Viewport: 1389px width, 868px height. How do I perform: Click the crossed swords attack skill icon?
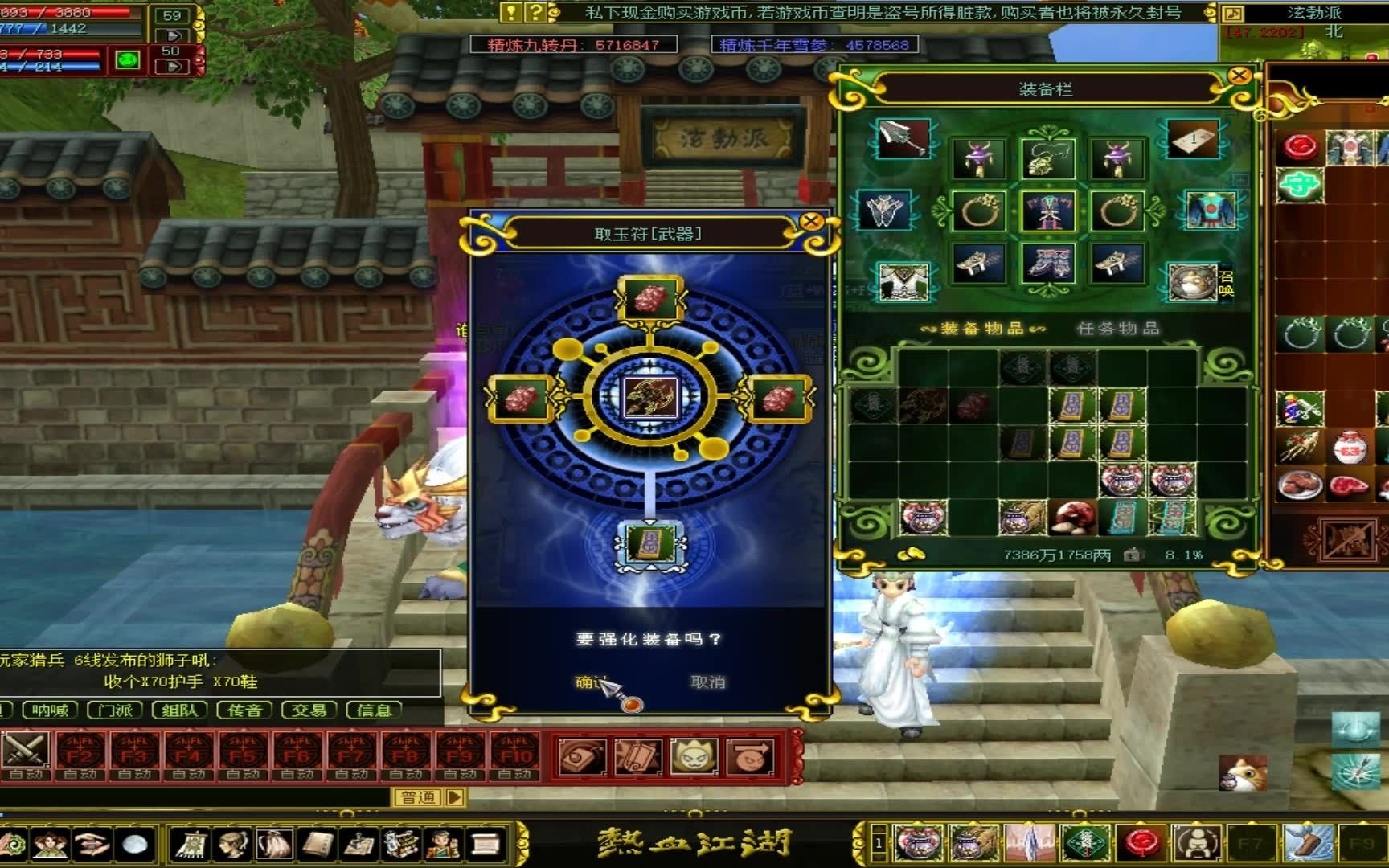[x=26, y=752]
